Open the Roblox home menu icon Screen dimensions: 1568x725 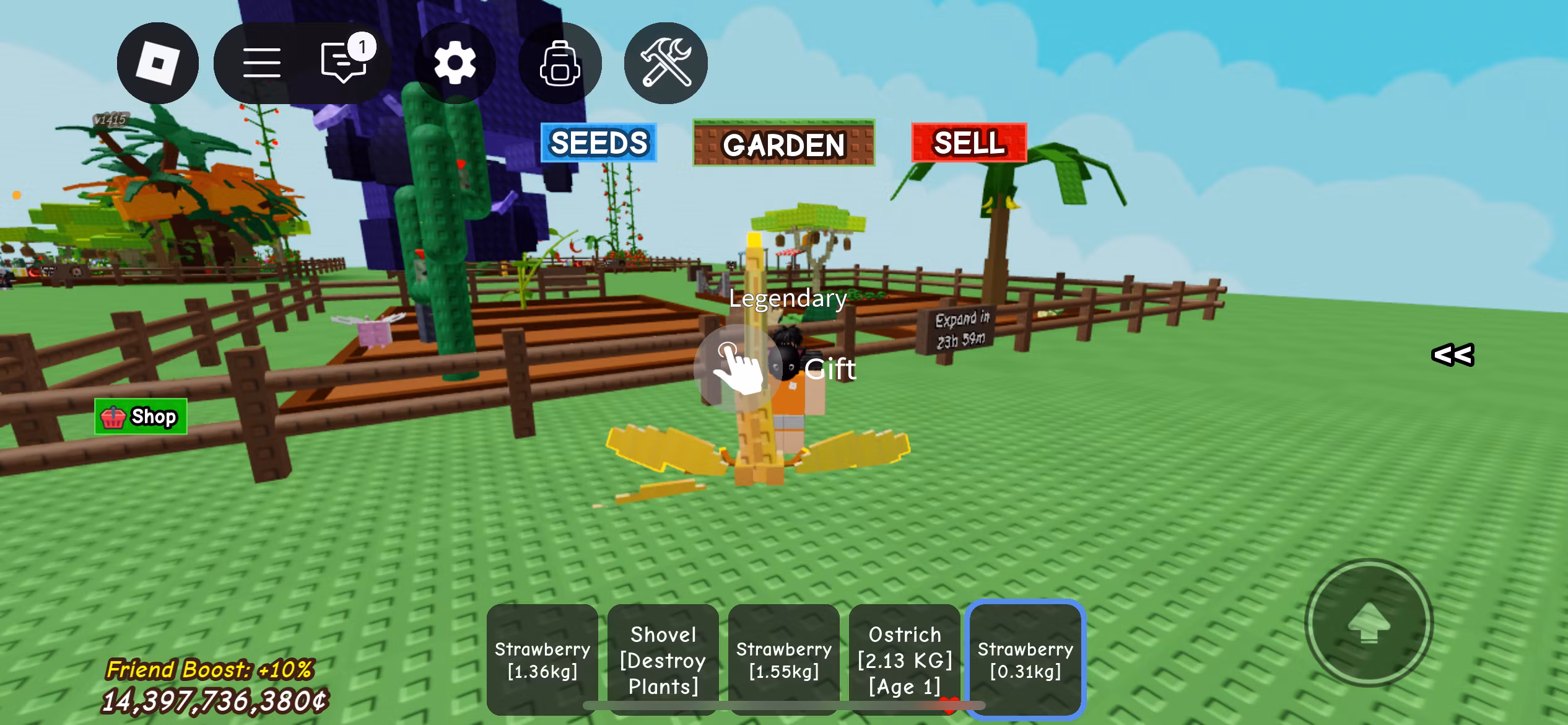coord(159,62)
